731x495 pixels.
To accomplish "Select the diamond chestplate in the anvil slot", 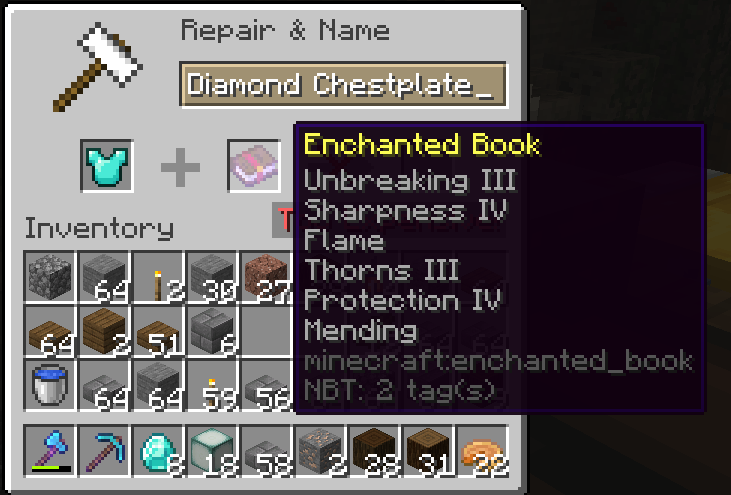I will [x=105, y=165].
